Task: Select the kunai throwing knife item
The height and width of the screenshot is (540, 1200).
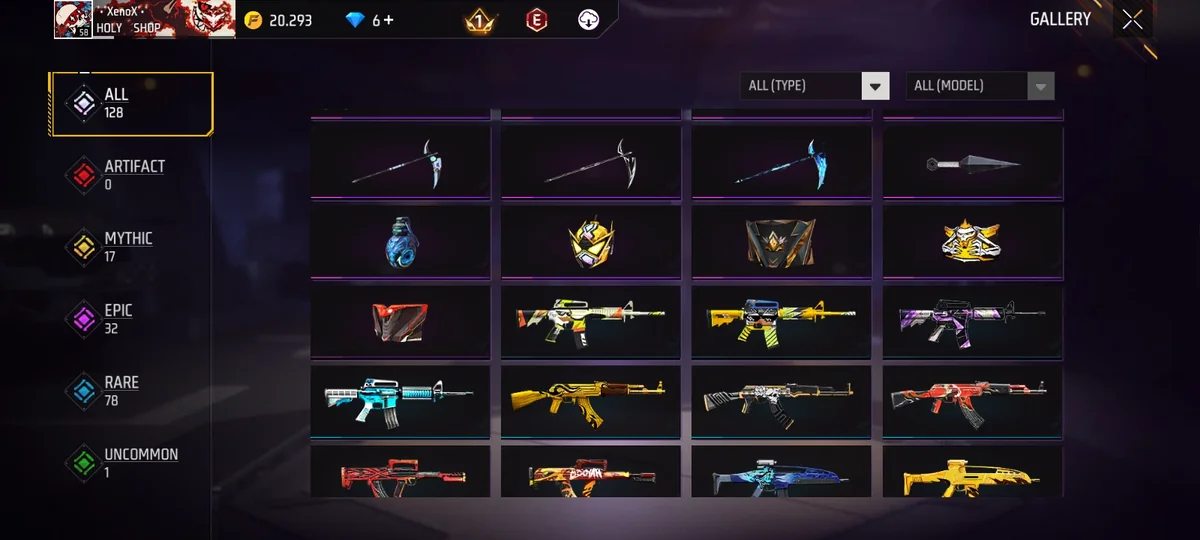Action: (972, 162)
